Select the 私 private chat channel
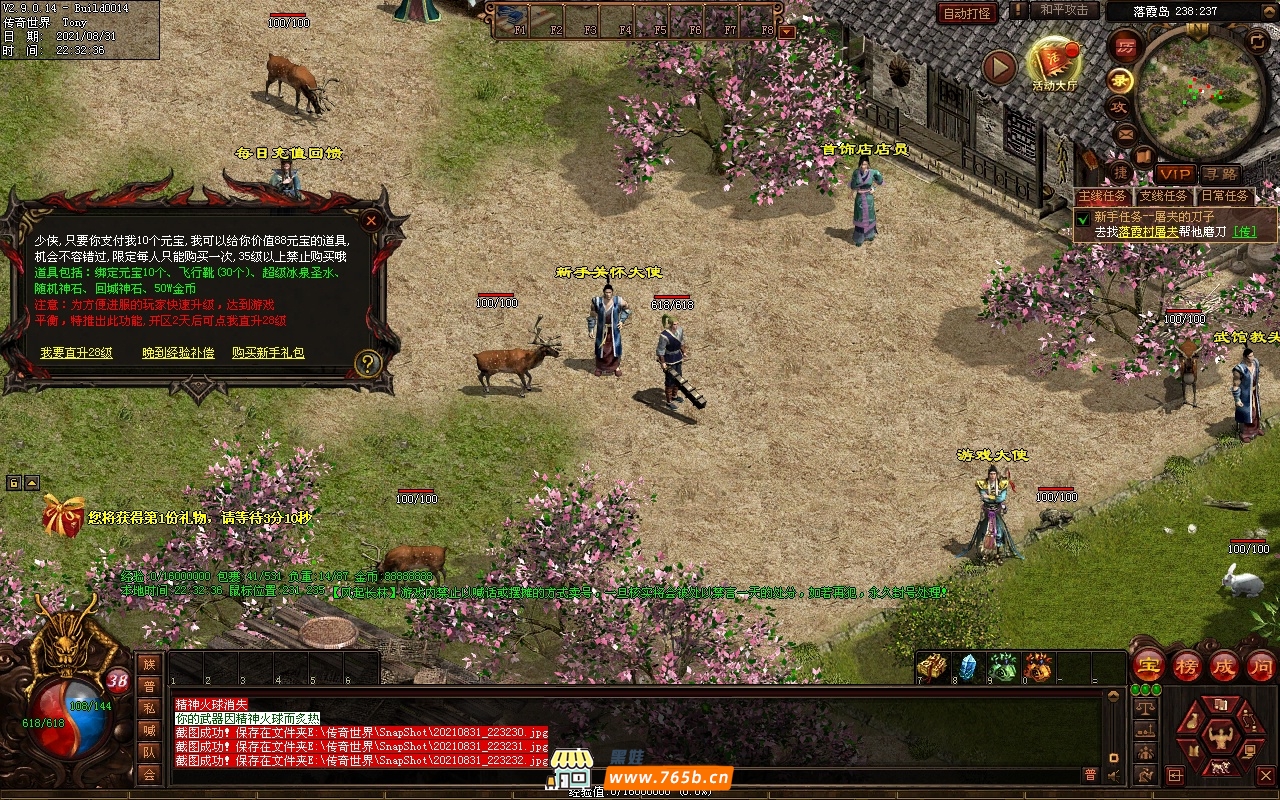Viewport: 1280px width, 800px height. point(149,708)
